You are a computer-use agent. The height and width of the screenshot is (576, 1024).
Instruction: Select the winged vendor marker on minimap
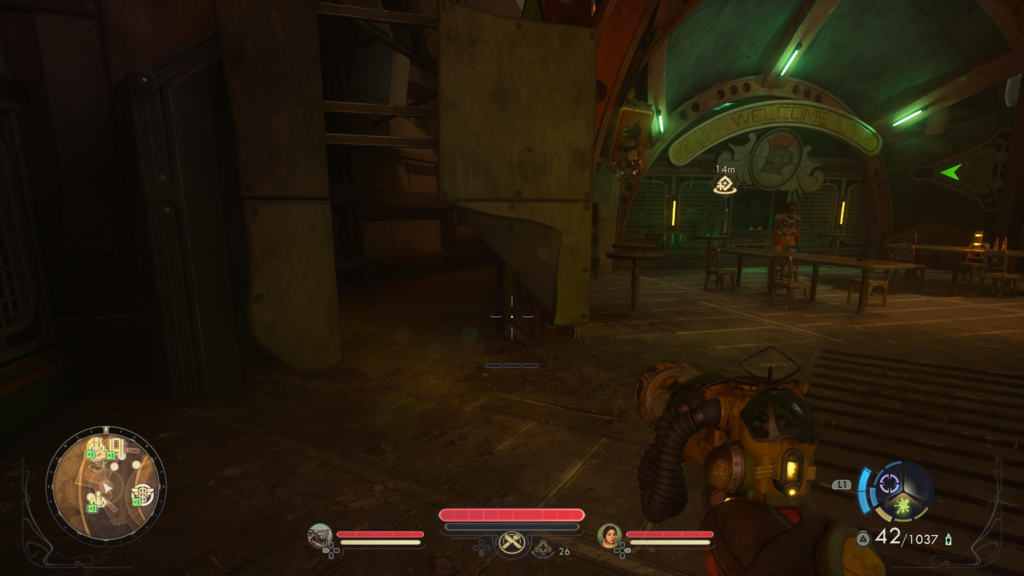point(141,493)
